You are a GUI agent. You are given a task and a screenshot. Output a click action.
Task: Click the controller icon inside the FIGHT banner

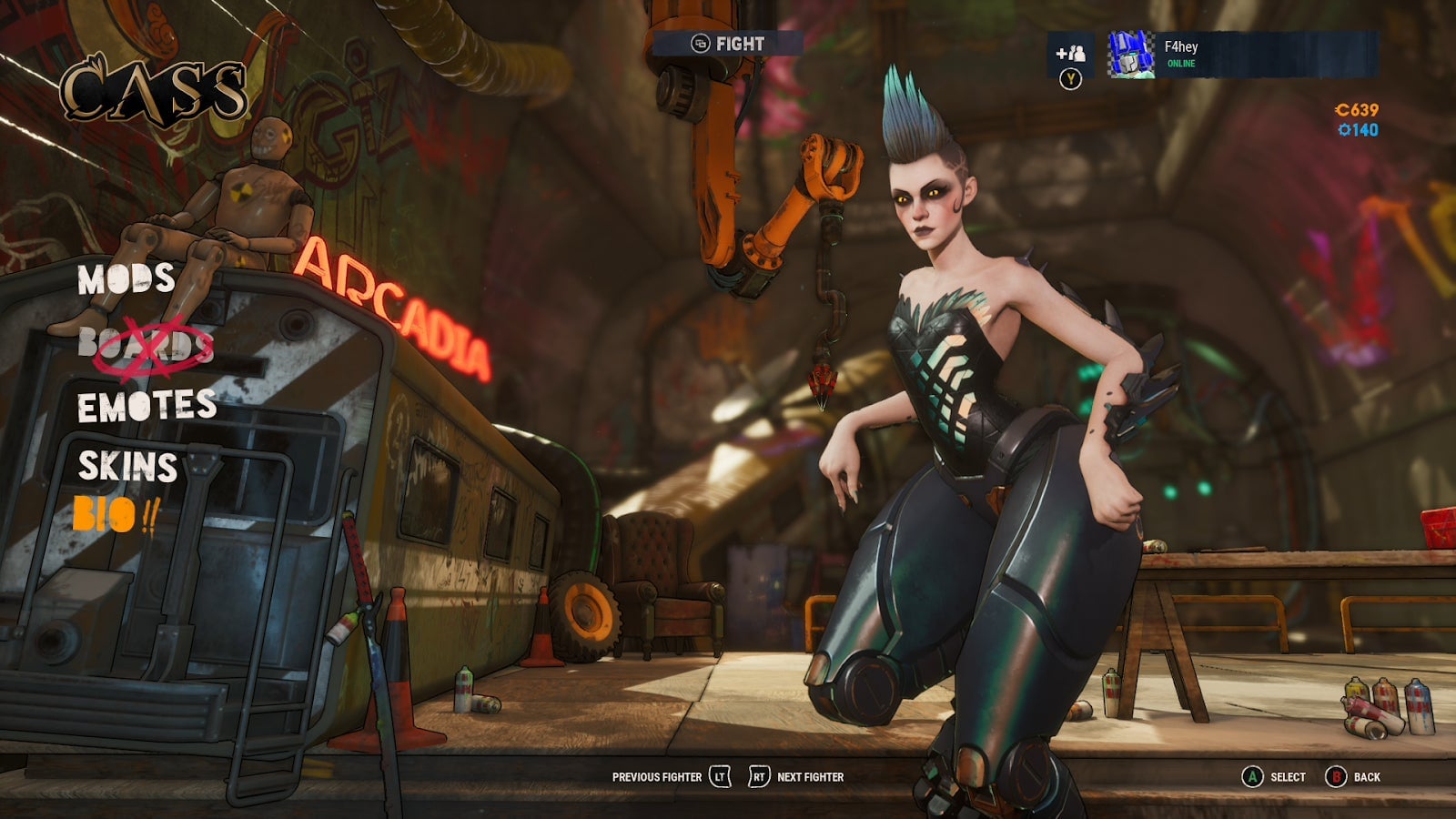[x=701, y=40]
